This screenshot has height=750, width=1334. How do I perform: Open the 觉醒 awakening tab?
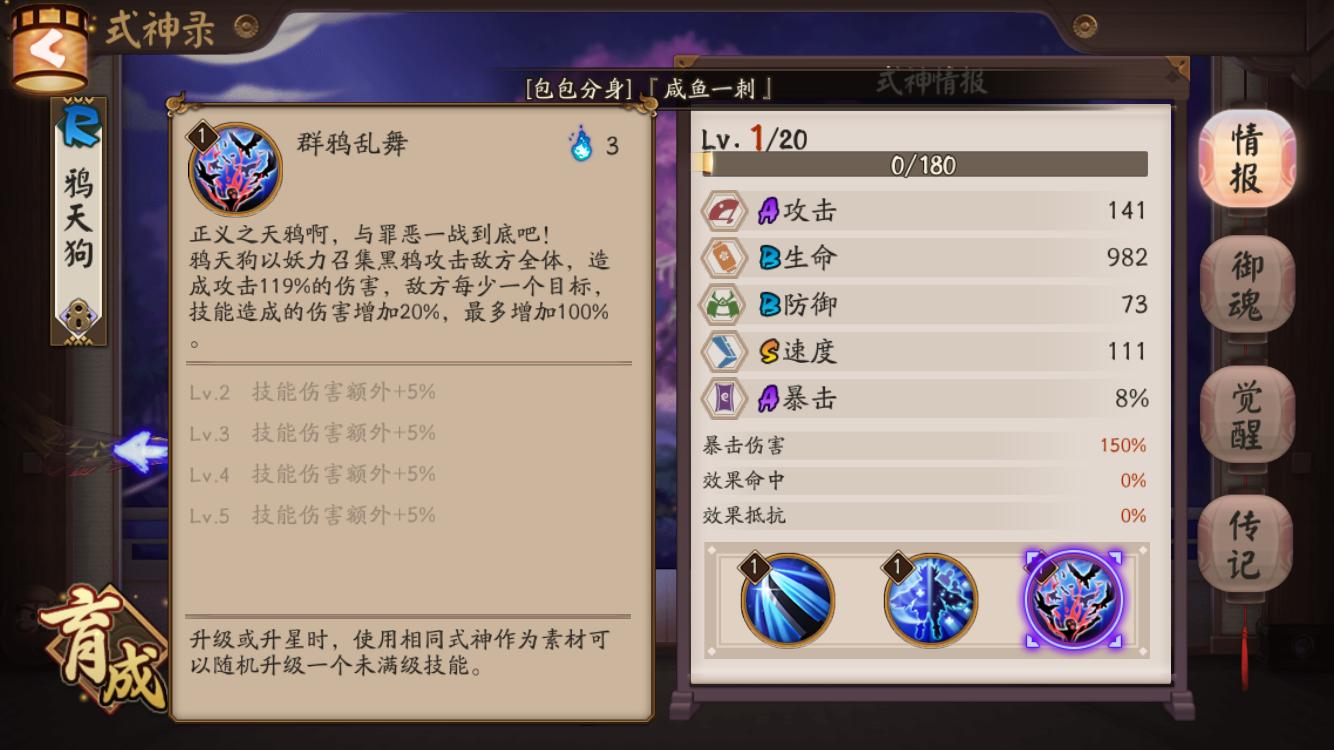[1243, 410]
